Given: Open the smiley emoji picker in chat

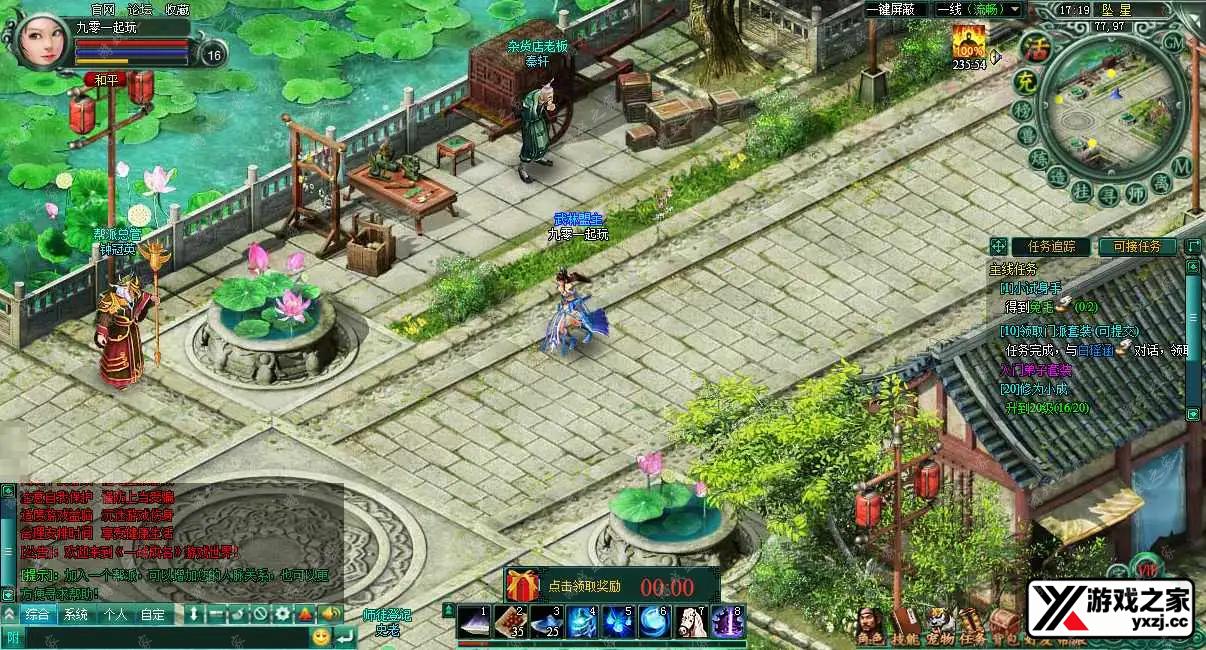Looking at the screenshot, I should tap(321, 636).
